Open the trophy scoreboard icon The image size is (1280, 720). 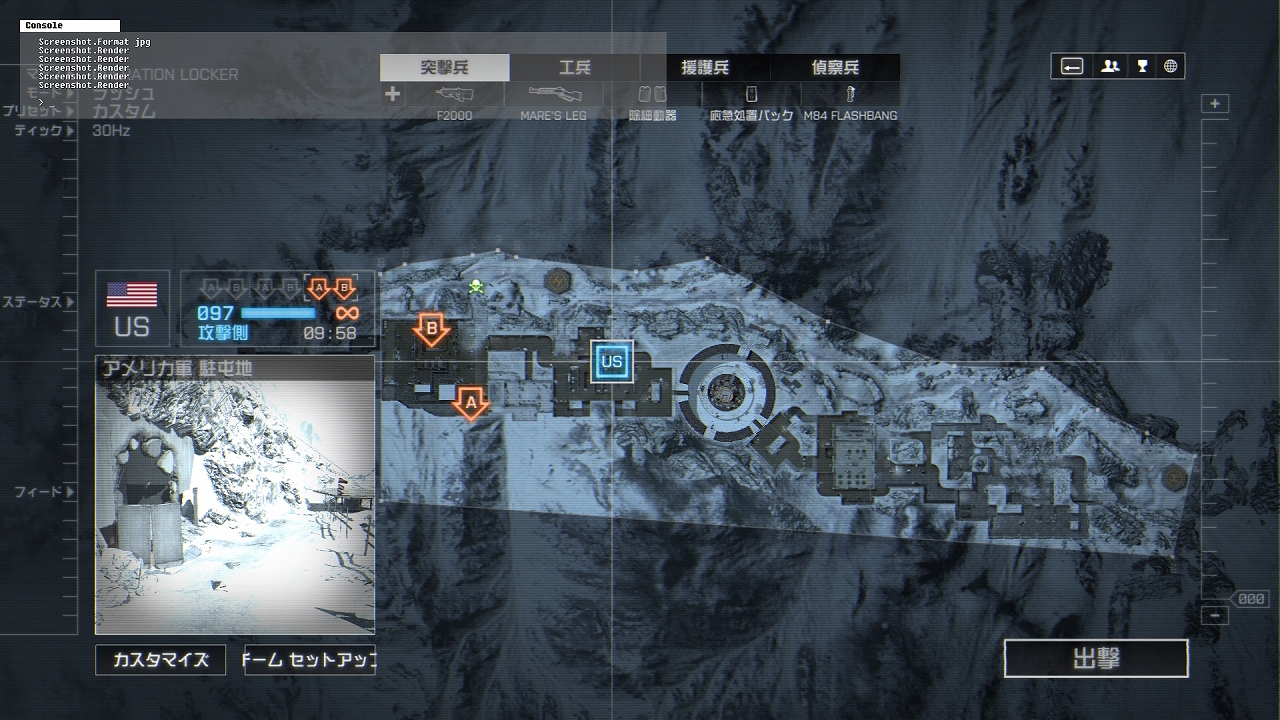[x=1142, y=67]
